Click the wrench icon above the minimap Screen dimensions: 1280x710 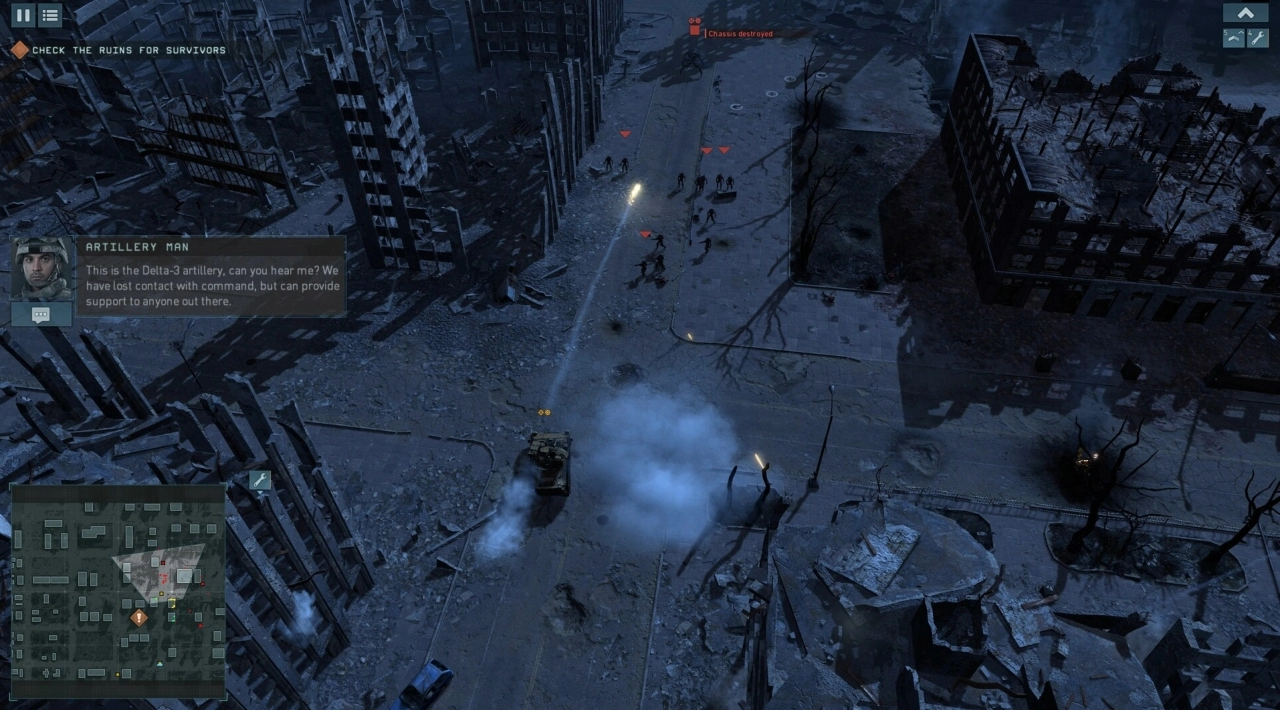(x=260, y=481)
